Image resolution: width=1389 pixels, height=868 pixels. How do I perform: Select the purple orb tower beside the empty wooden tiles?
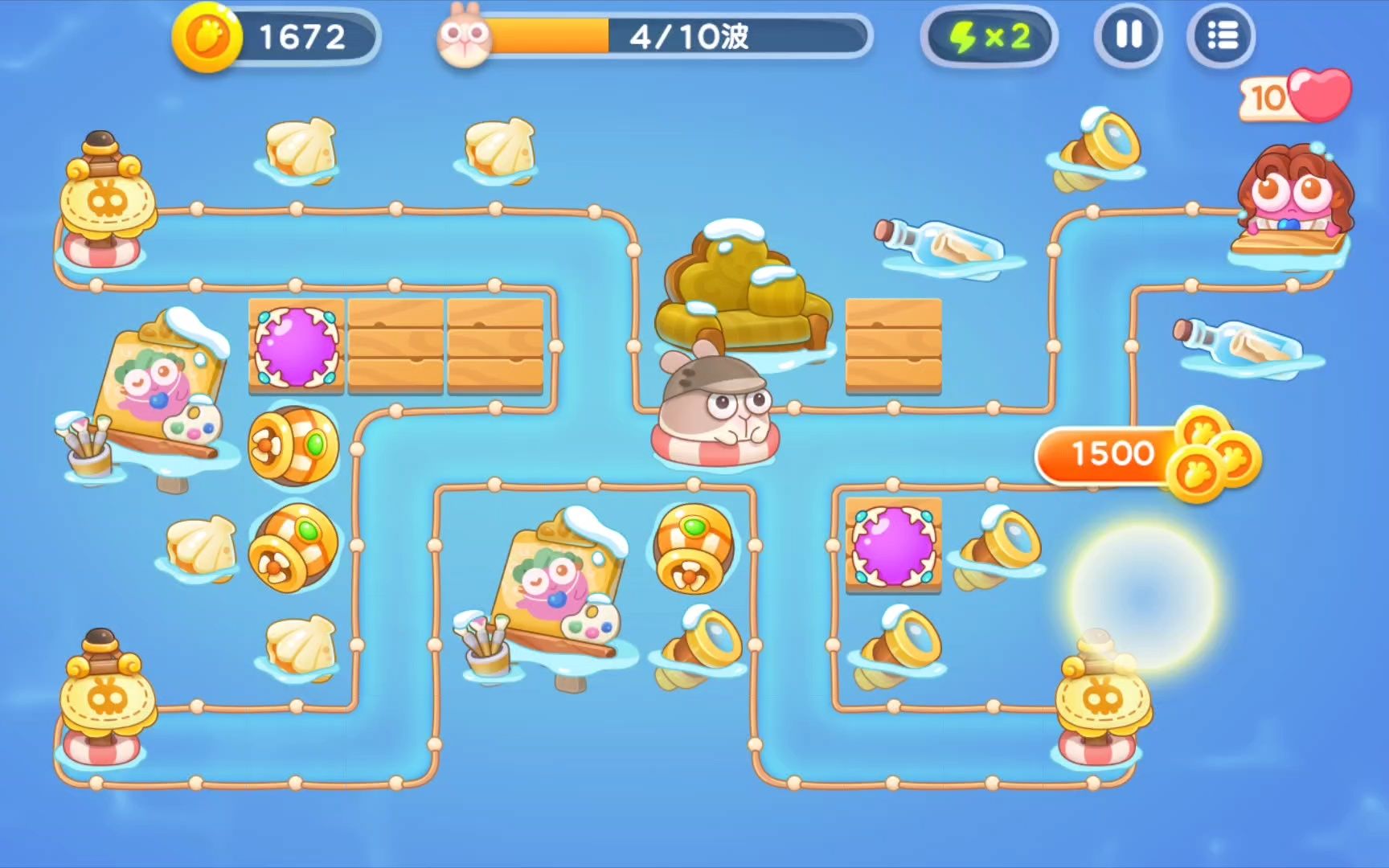pyautogui.click(x=296, y=346)
